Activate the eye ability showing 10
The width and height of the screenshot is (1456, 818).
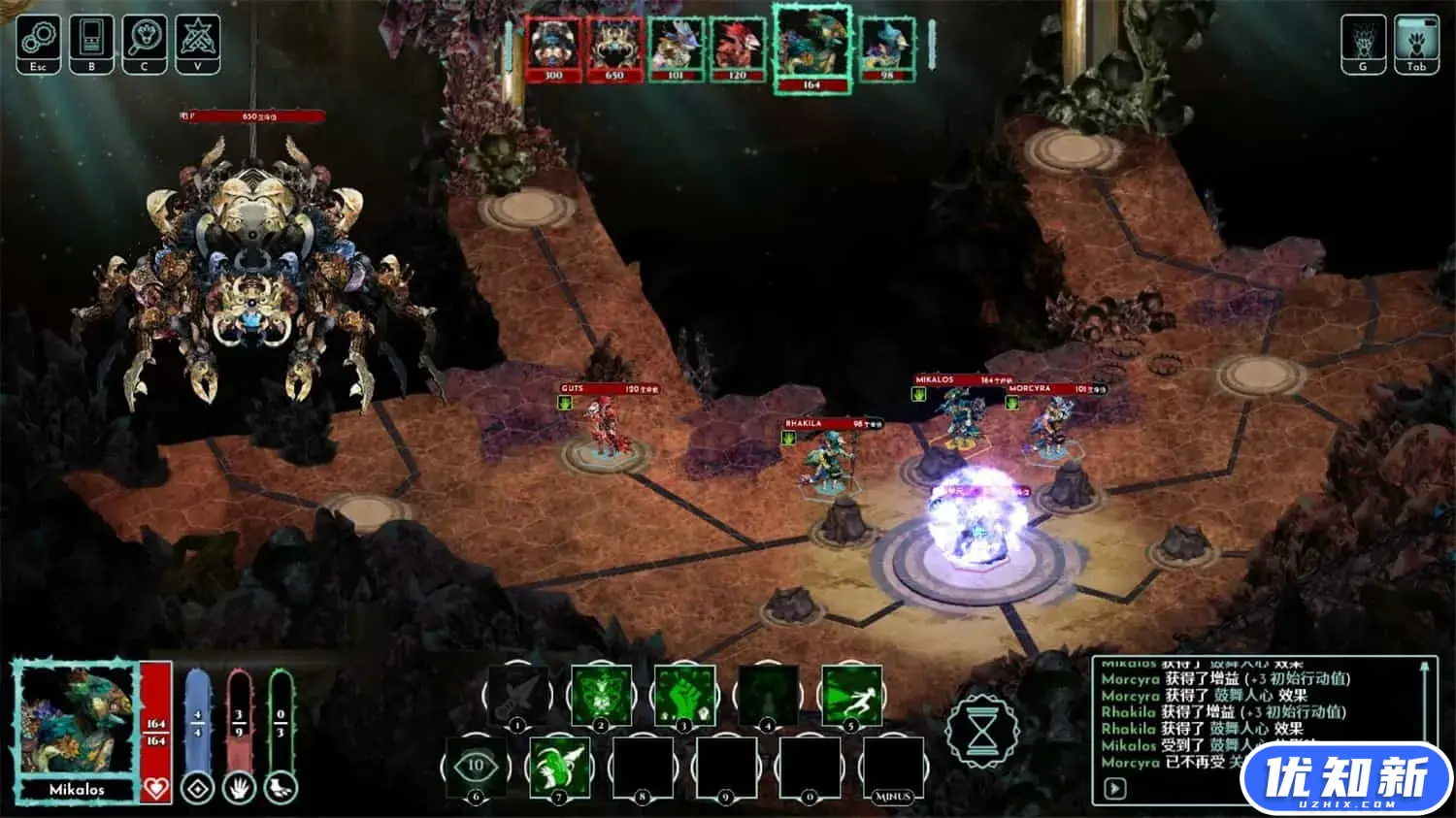tap(476, 767)
